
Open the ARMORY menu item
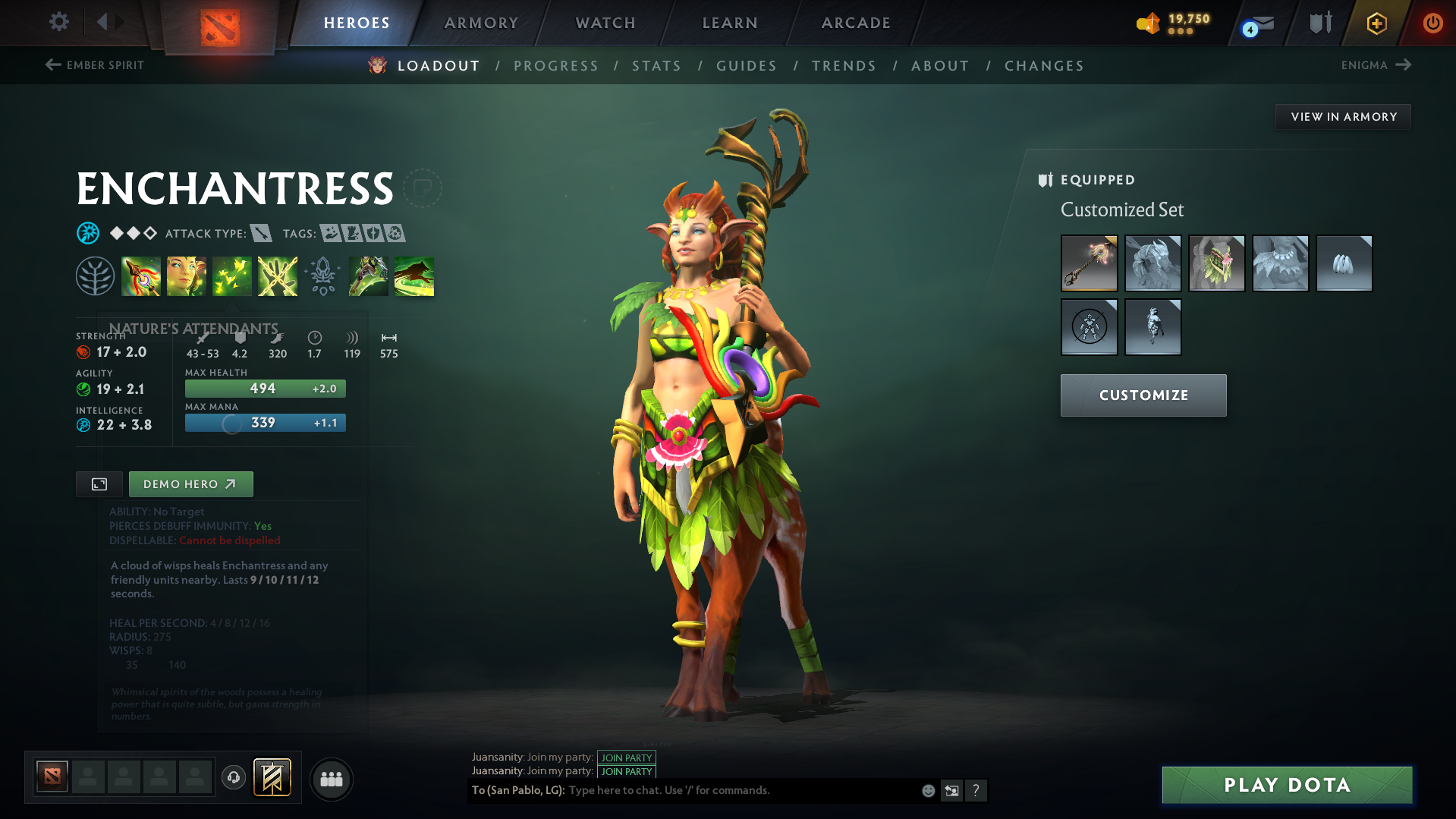(x=481, y=23)
